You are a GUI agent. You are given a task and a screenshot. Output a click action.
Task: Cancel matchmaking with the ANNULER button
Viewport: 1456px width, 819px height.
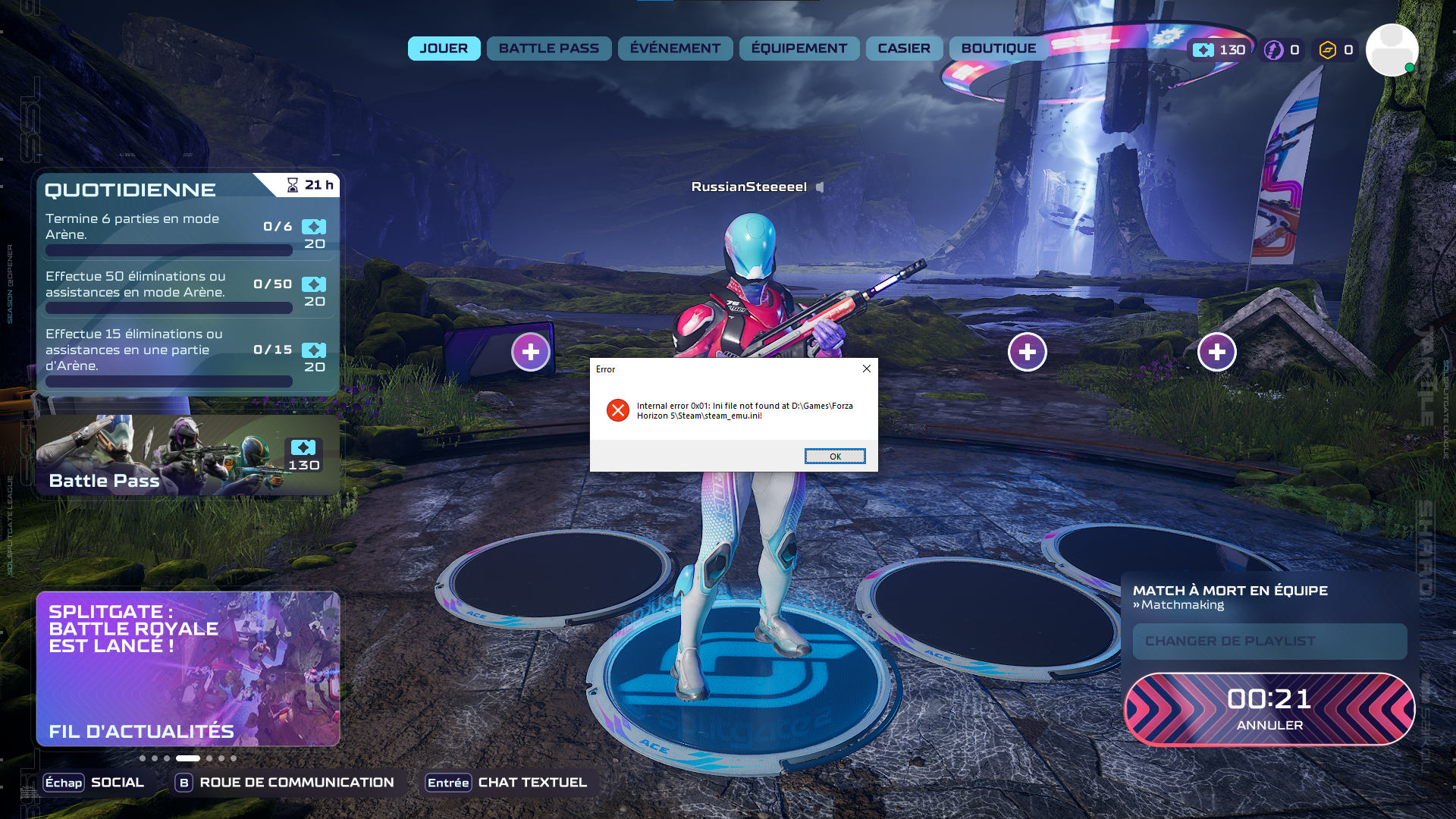coord(1269,709)
